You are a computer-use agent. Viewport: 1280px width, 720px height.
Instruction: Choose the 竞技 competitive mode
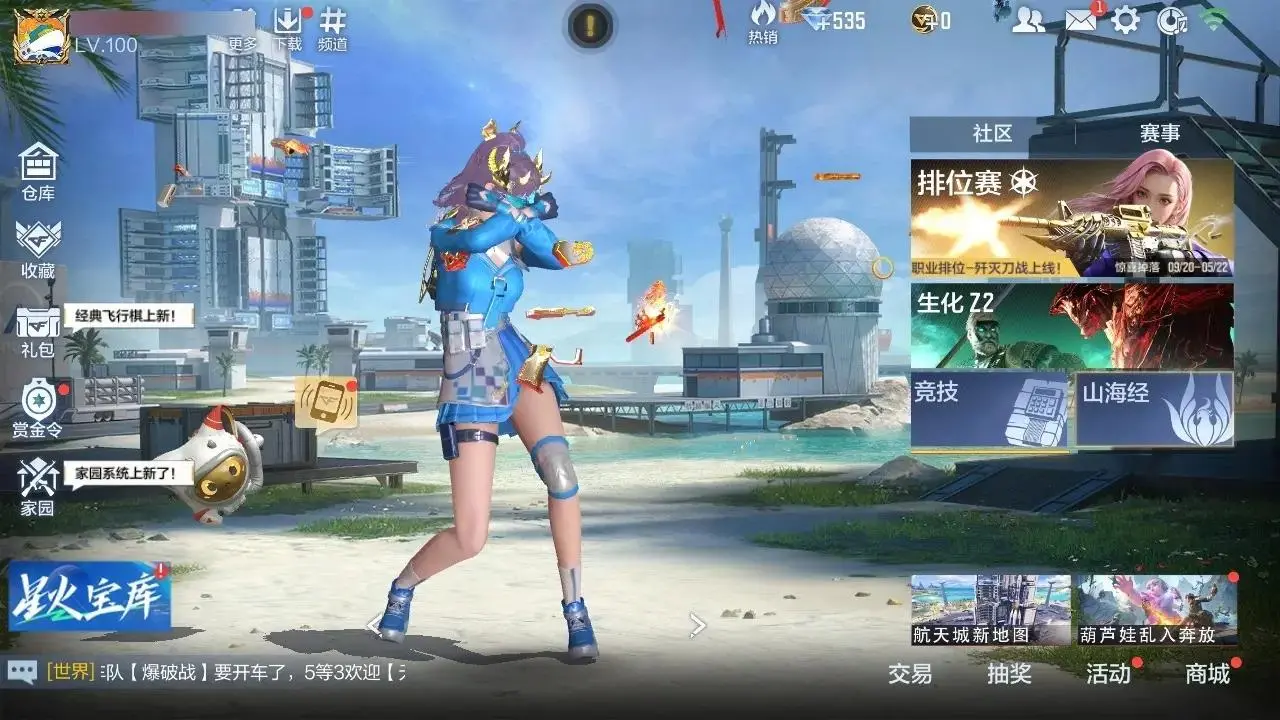(990, 408)
